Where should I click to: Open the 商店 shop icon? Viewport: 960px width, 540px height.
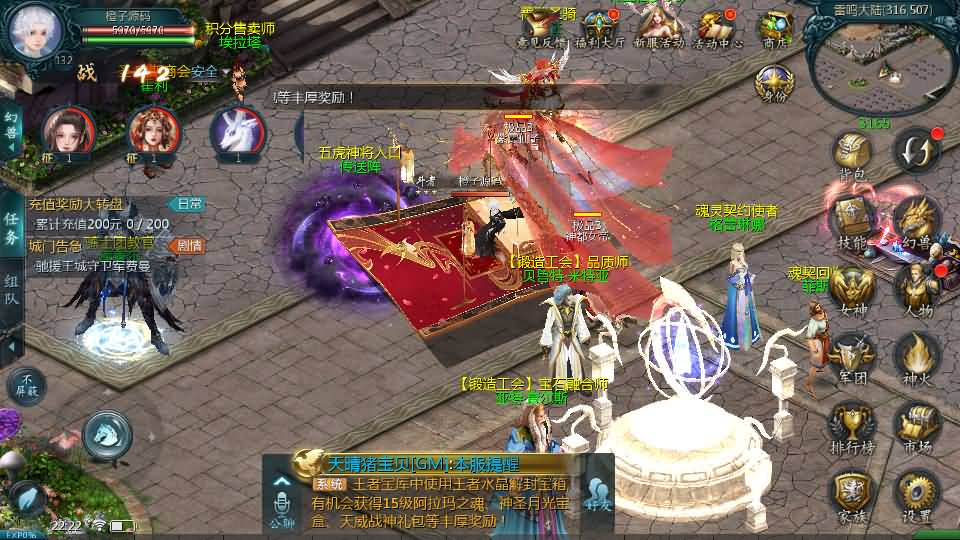click(x=776, y=30)
